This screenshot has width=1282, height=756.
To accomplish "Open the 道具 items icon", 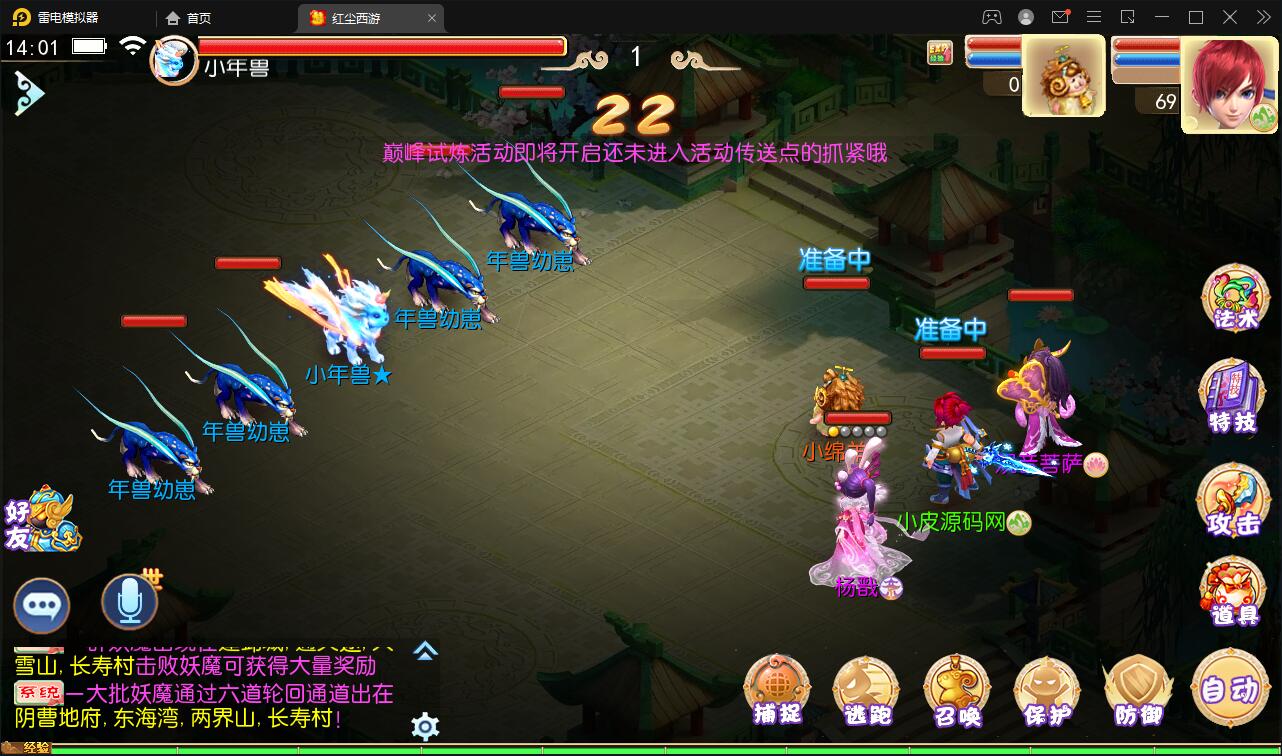I will (x=1233, y=592).
